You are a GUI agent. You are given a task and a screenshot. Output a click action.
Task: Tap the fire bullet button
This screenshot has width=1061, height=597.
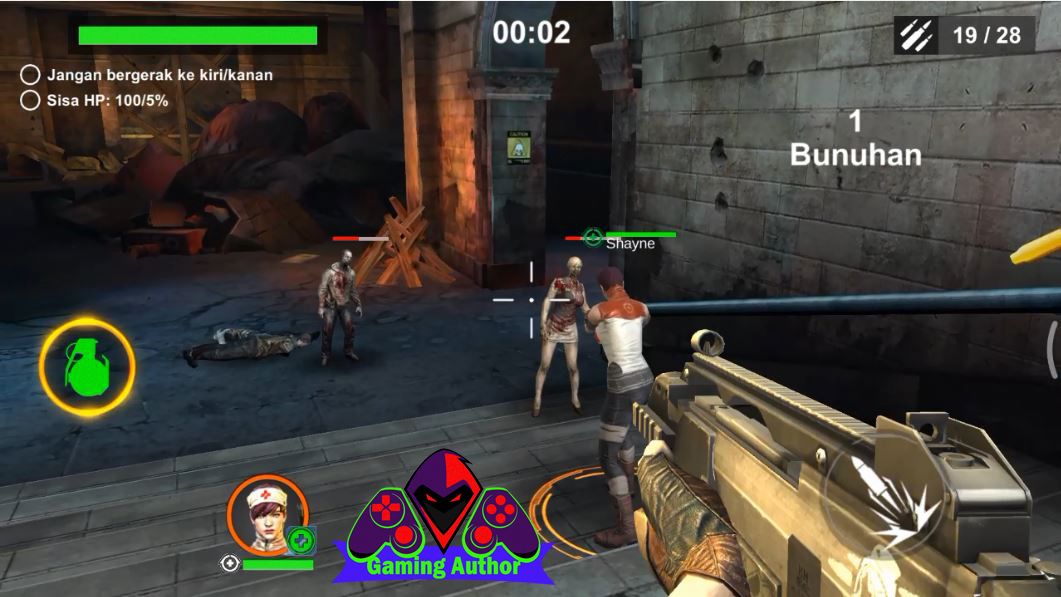[886, 493]
